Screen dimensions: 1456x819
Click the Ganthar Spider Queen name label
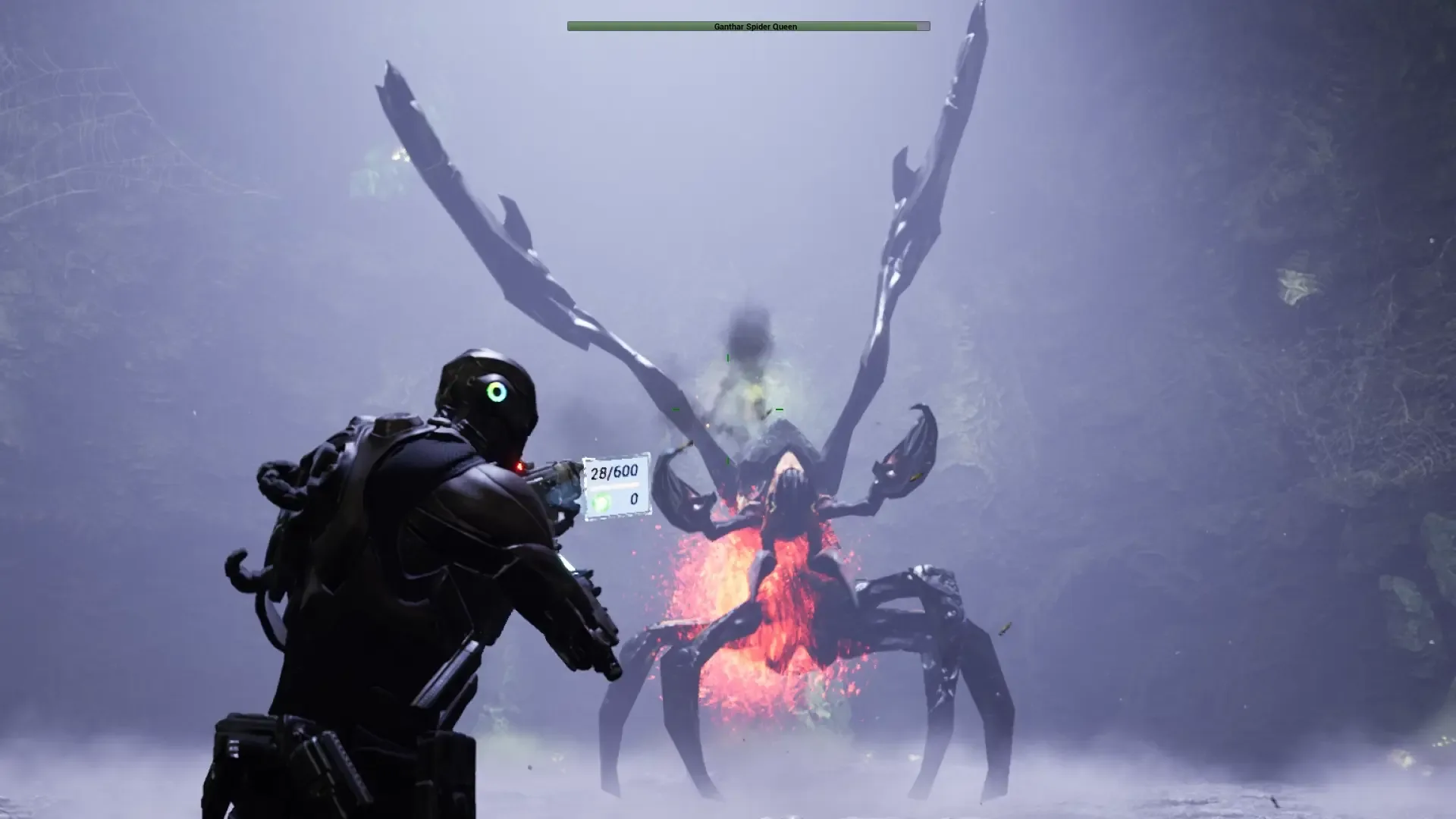[755, 27]
